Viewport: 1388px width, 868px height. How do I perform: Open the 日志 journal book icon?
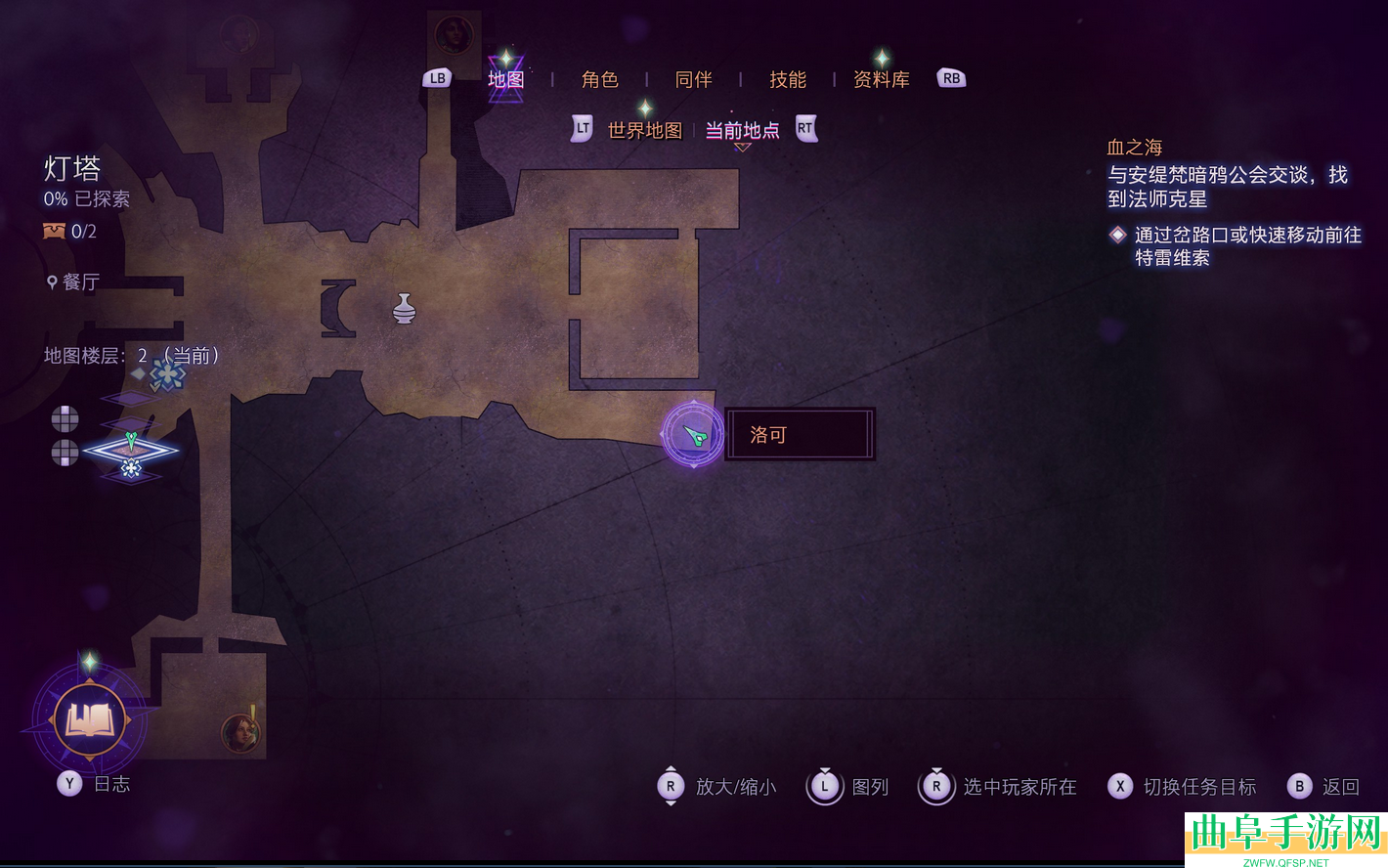(x=90, y=721)
